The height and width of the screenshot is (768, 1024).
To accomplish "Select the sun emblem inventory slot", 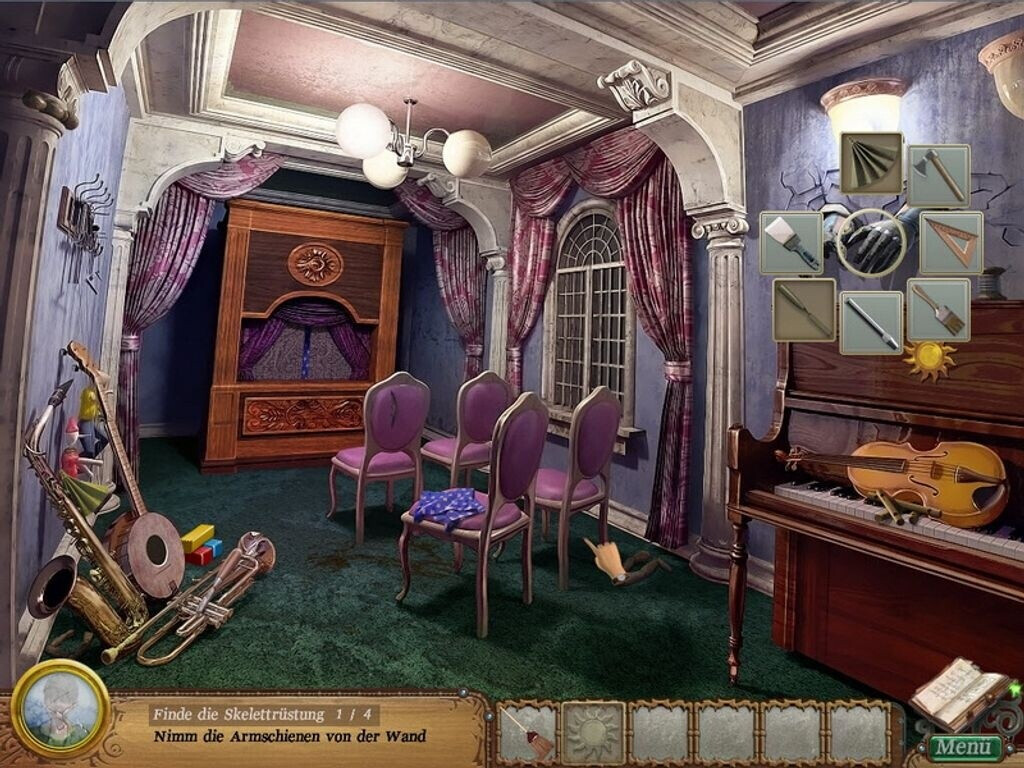I will 593,733.
